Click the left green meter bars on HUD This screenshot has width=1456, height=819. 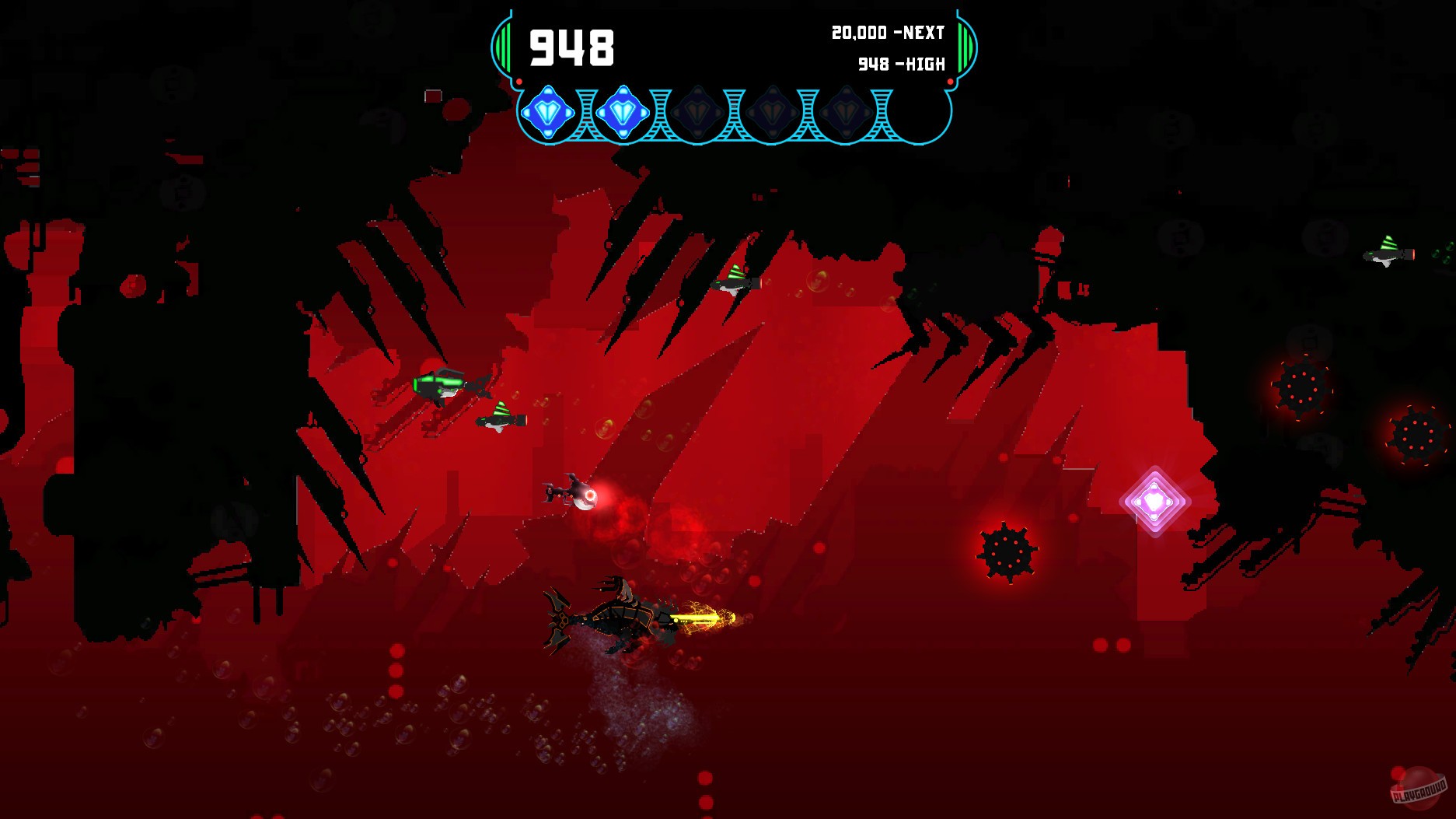(505, 48)
